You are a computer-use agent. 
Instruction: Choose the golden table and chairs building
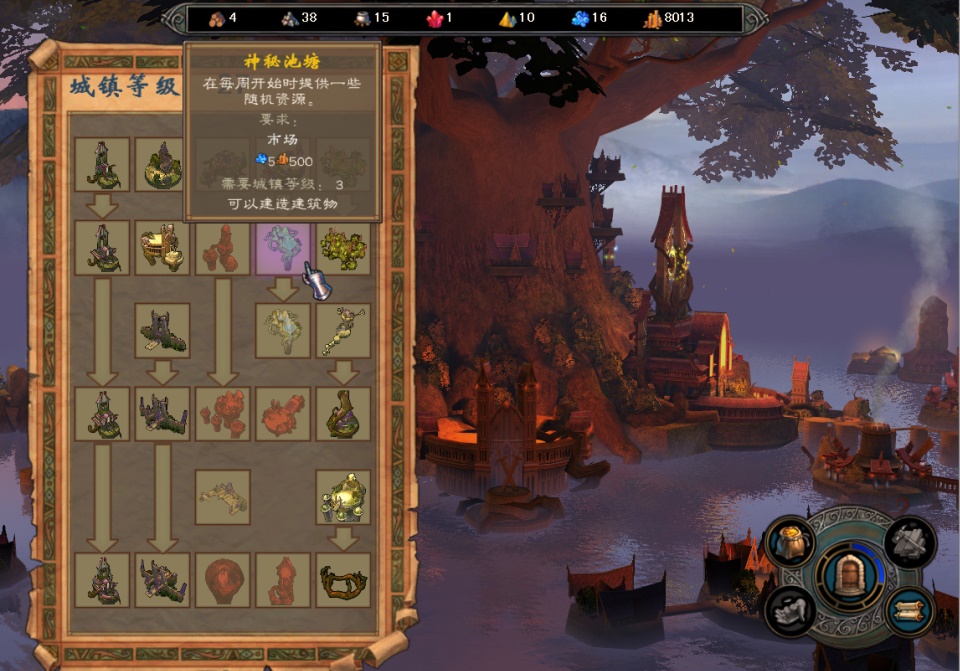point(162,248)
